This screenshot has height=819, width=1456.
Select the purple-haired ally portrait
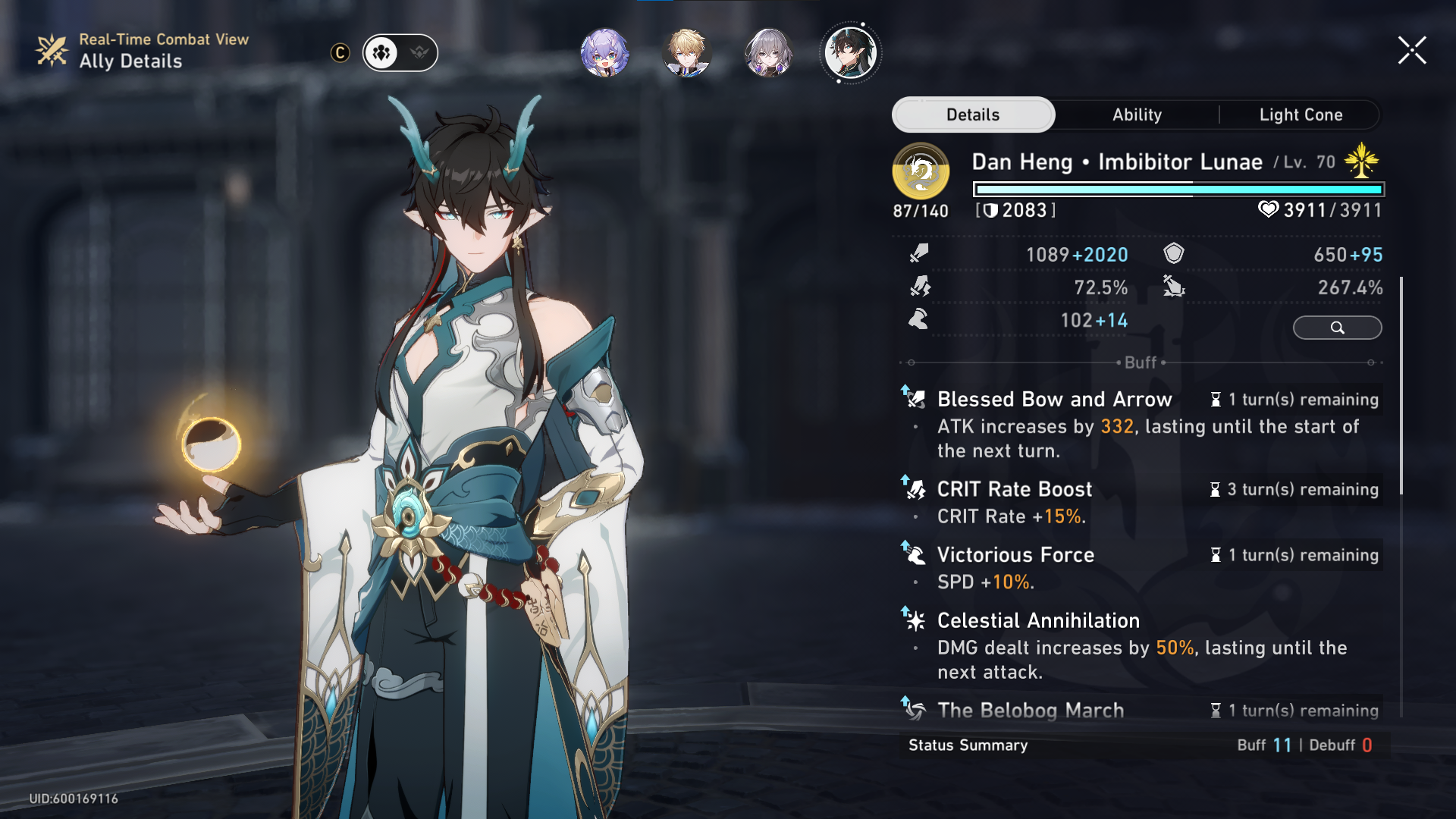pyautogui.click(x=604, y=52)
